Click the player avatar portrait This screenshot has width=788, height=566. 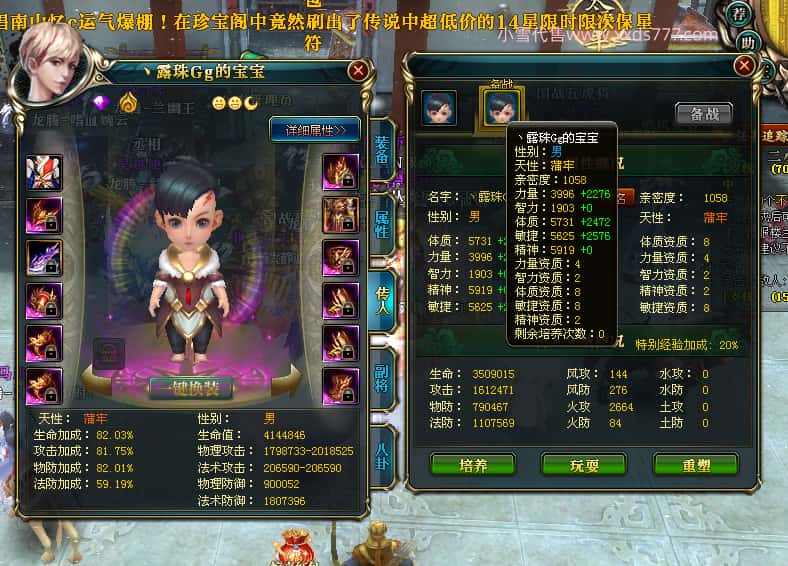coord(48,62)
